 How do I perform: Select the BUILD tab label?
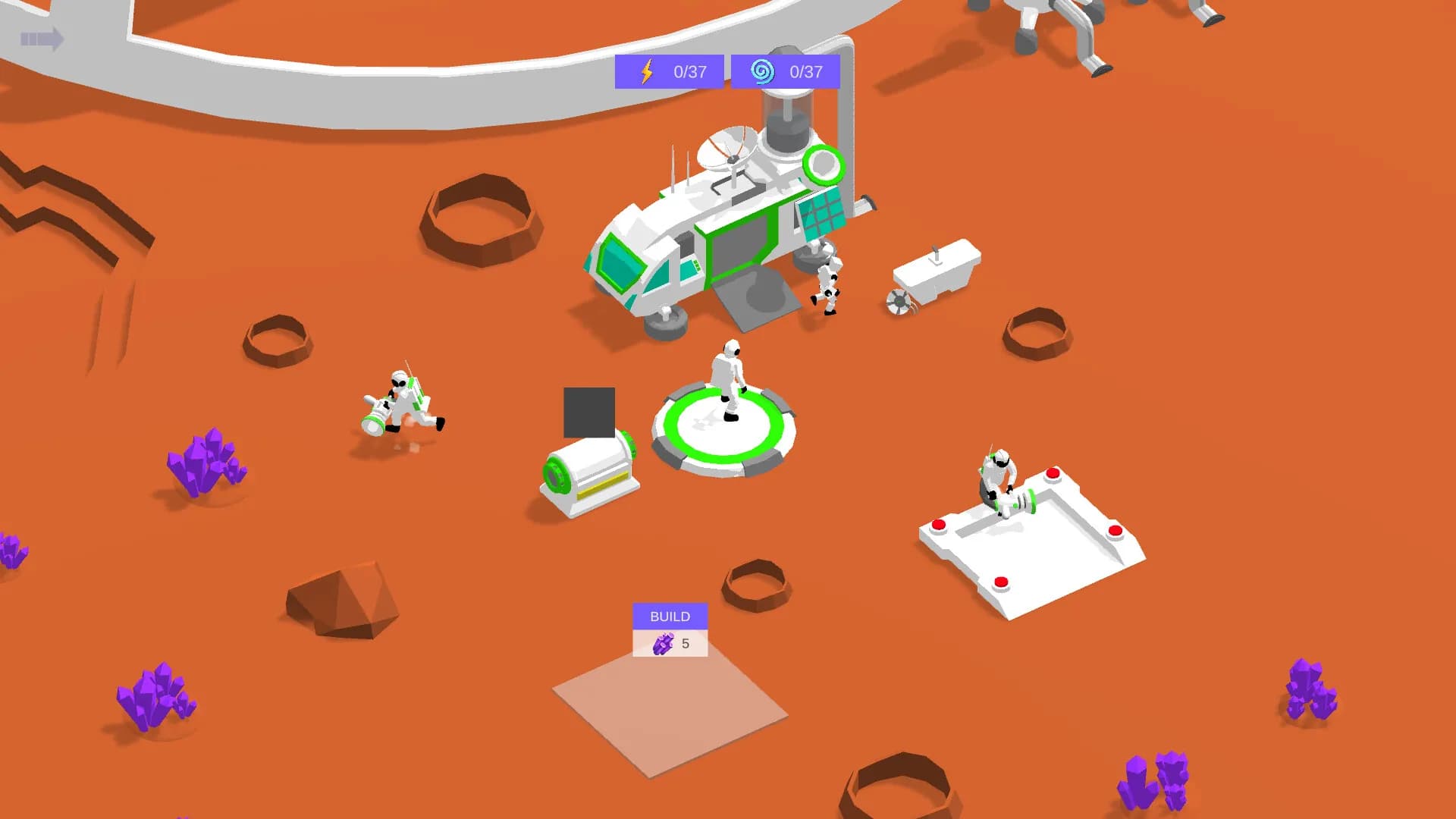click(670, 617)
